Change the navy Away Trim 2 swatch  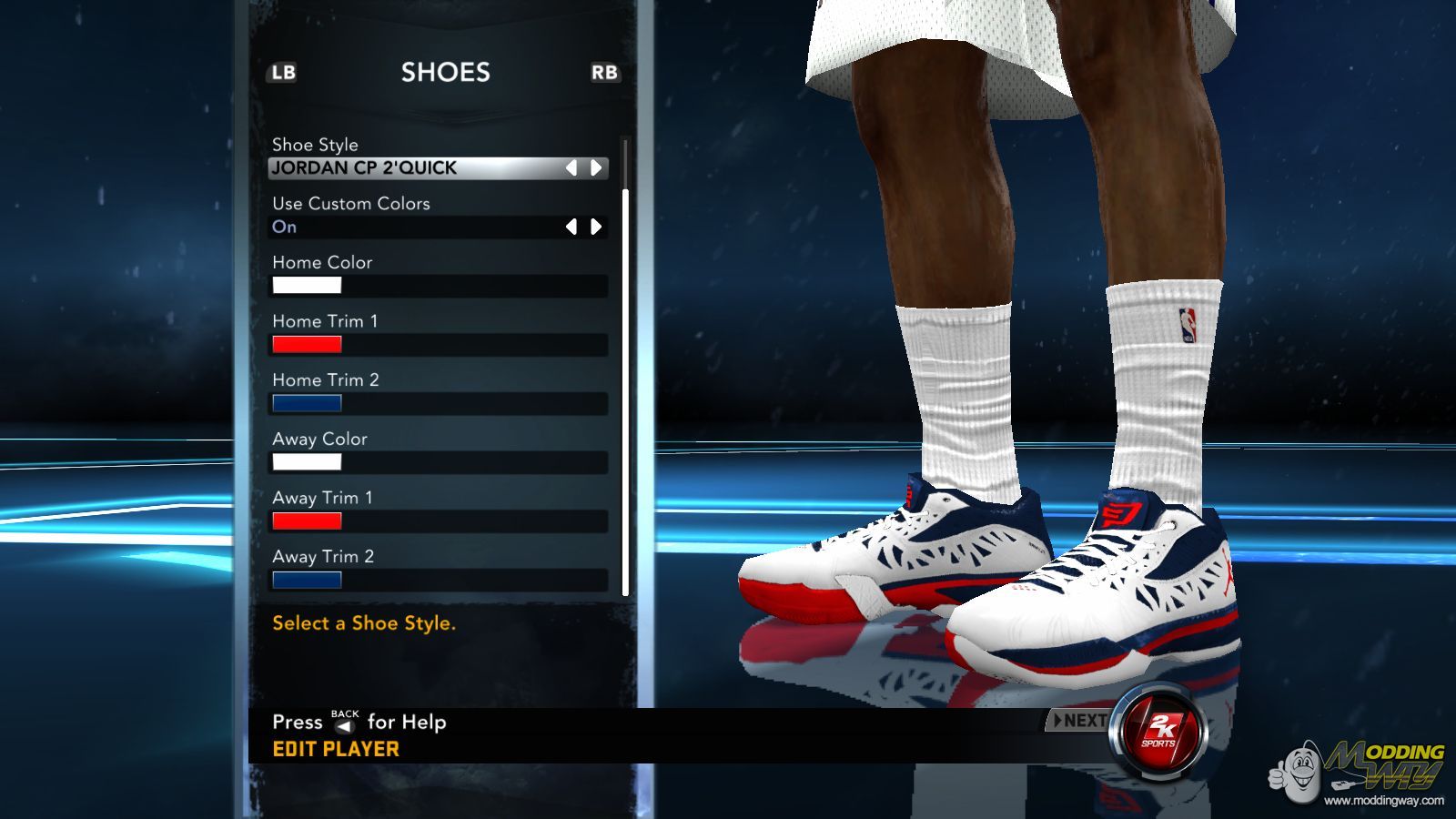307,580
